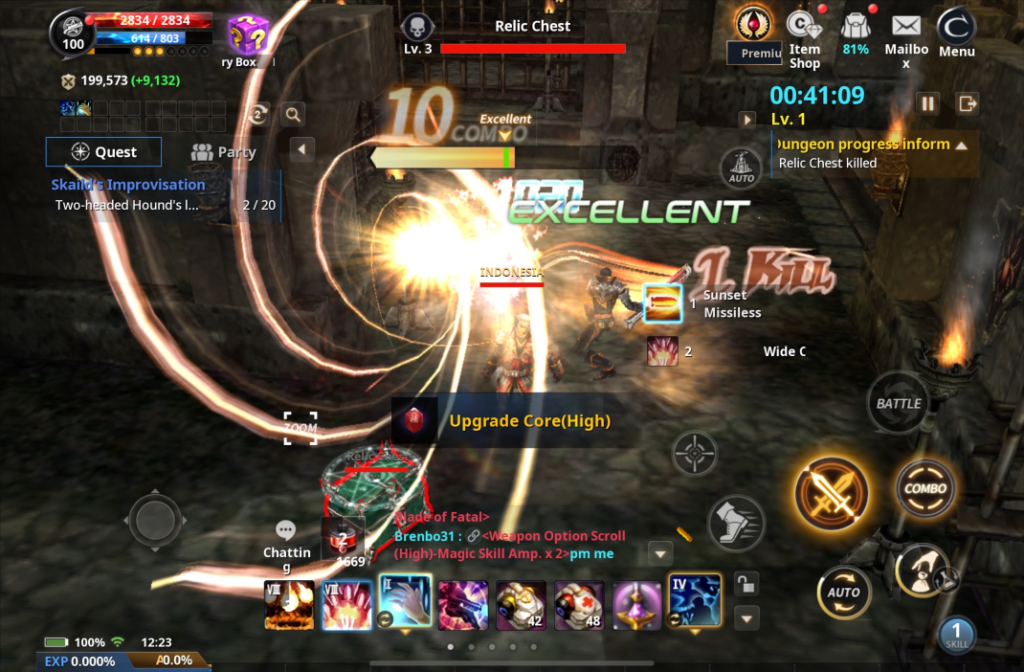Viewport: 1024px width, 672px height.
Task: Collapse the Dungeon progress information panel
Action: [x=962, y=145]
